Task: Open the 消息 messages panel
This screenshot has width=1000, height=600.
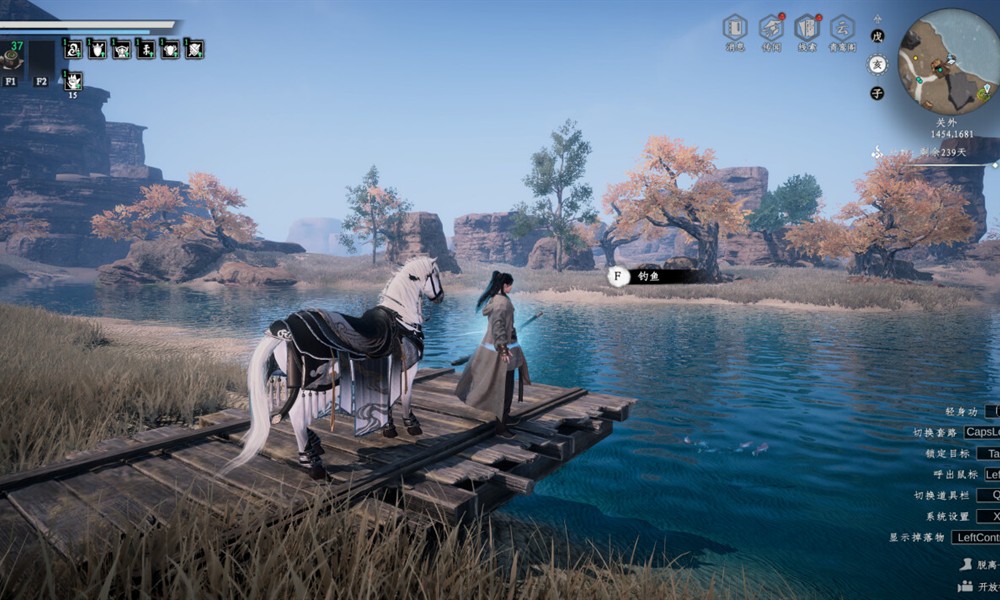Action: coord(735,28)
